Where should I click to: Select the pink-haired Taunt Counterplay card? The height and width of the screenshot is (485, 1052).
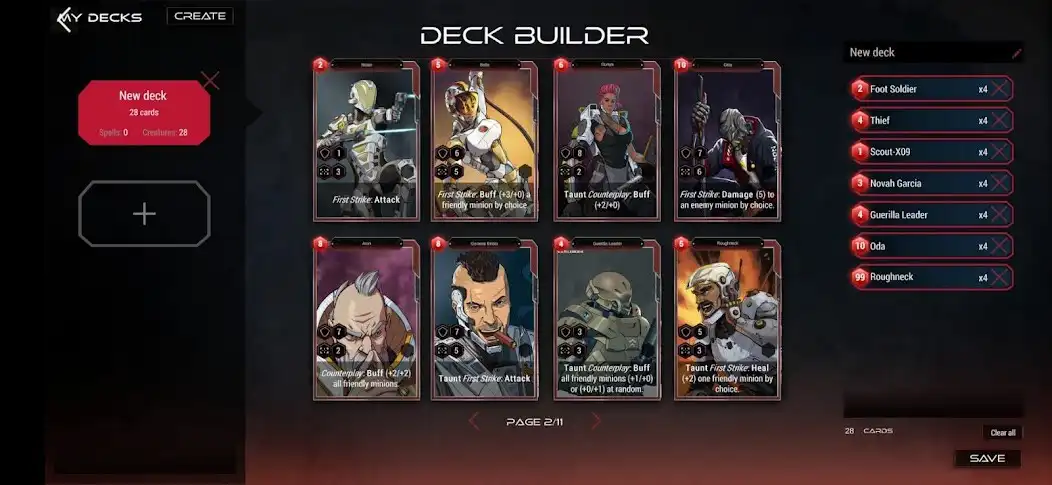point(603,141)
